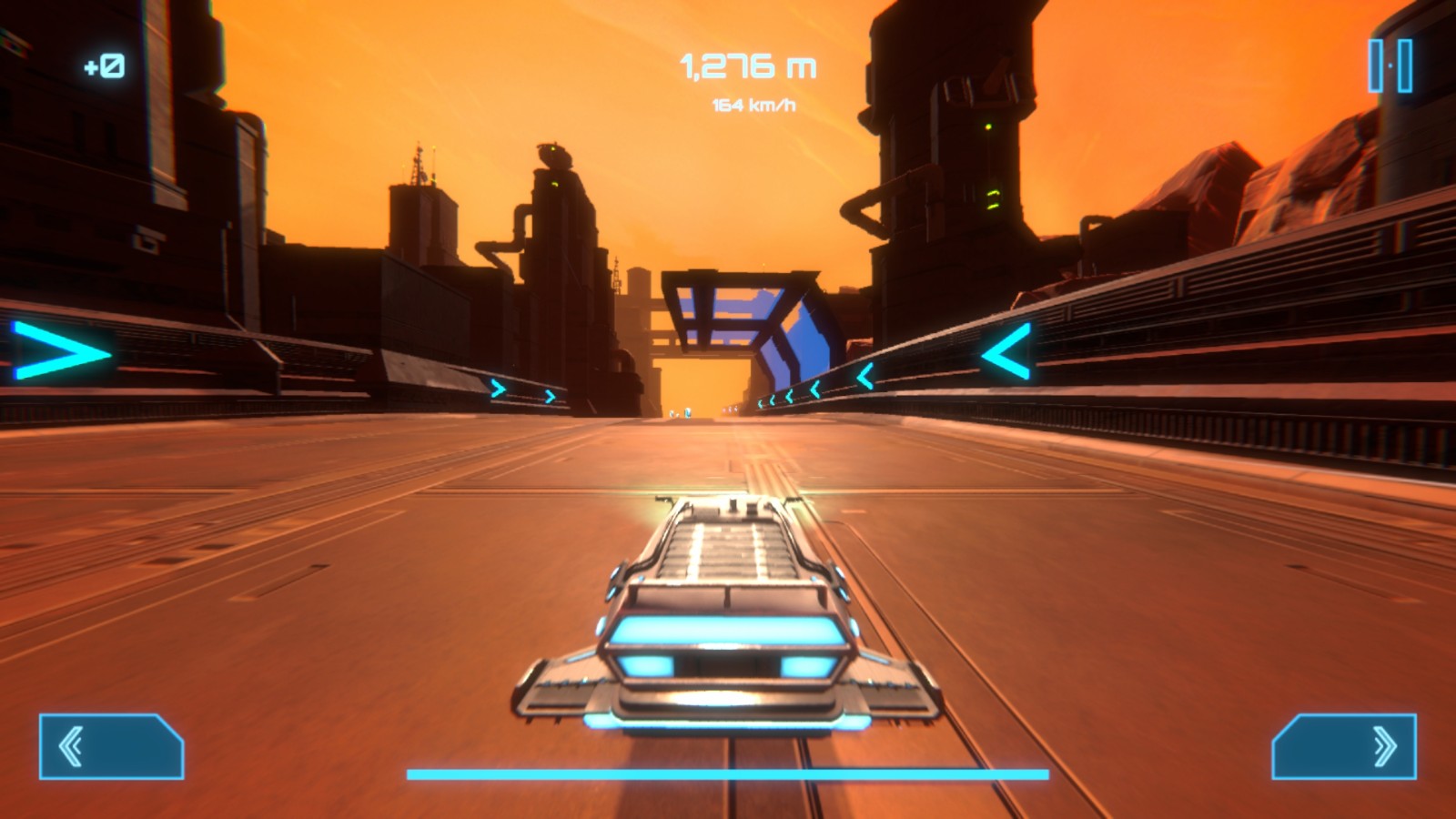
Task: Click the small chevron marker on the left guardrail
Action: click(x=499, y=387)
